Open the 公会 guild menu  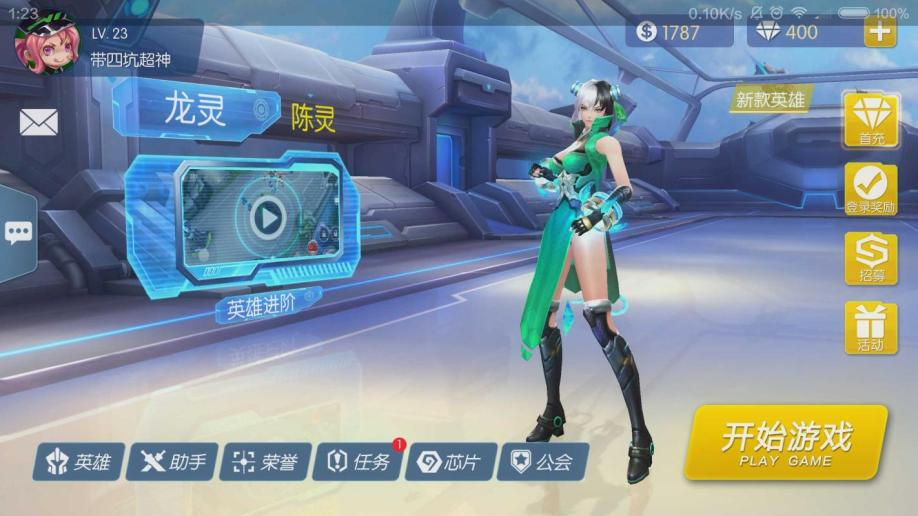542,462
